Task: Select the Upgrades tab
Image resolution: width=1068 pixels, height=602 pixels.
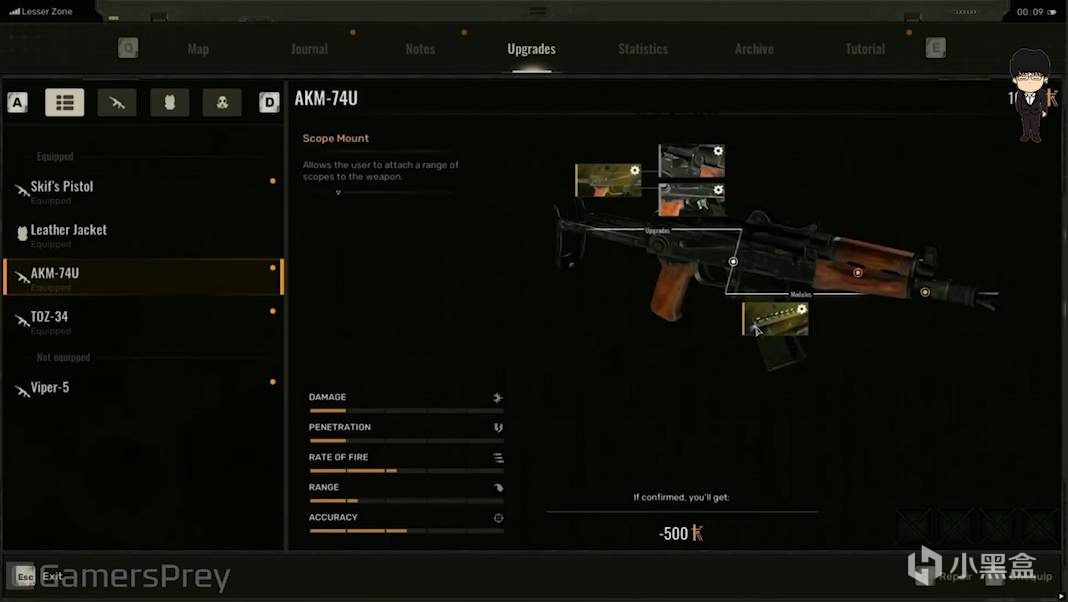Action: tap(531, 49)
